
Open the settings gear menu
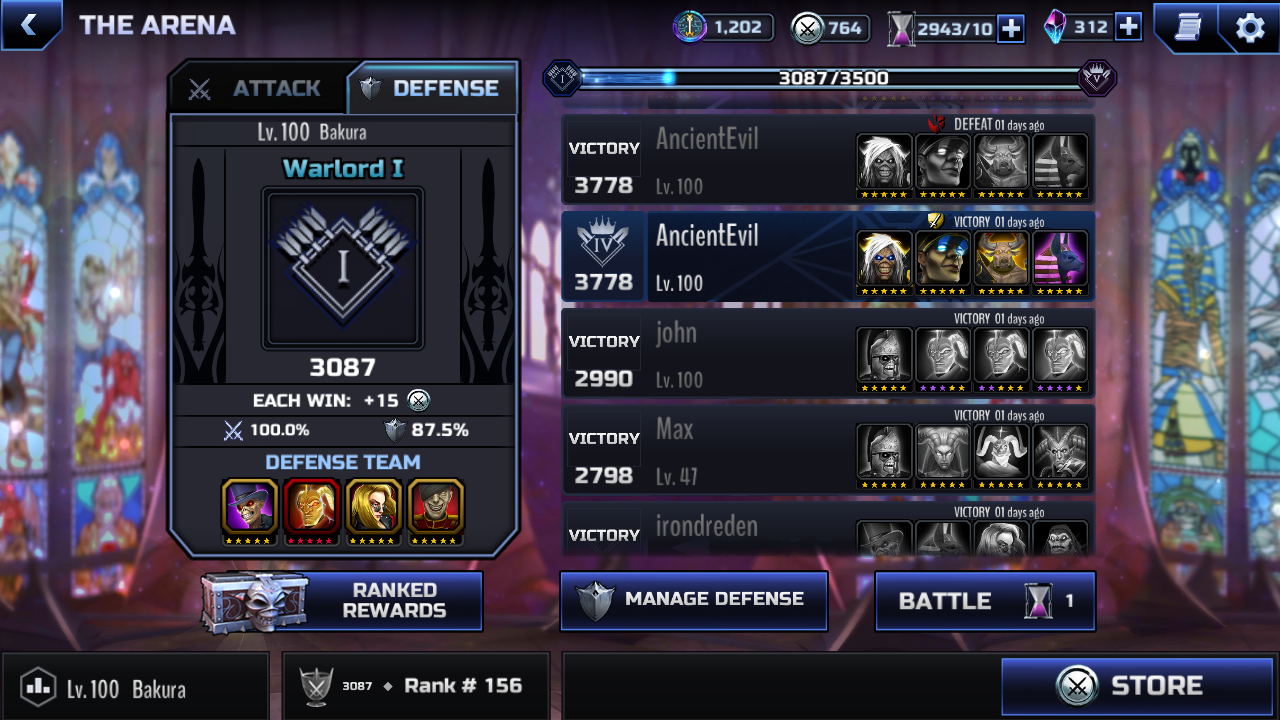pos(1249,28)
